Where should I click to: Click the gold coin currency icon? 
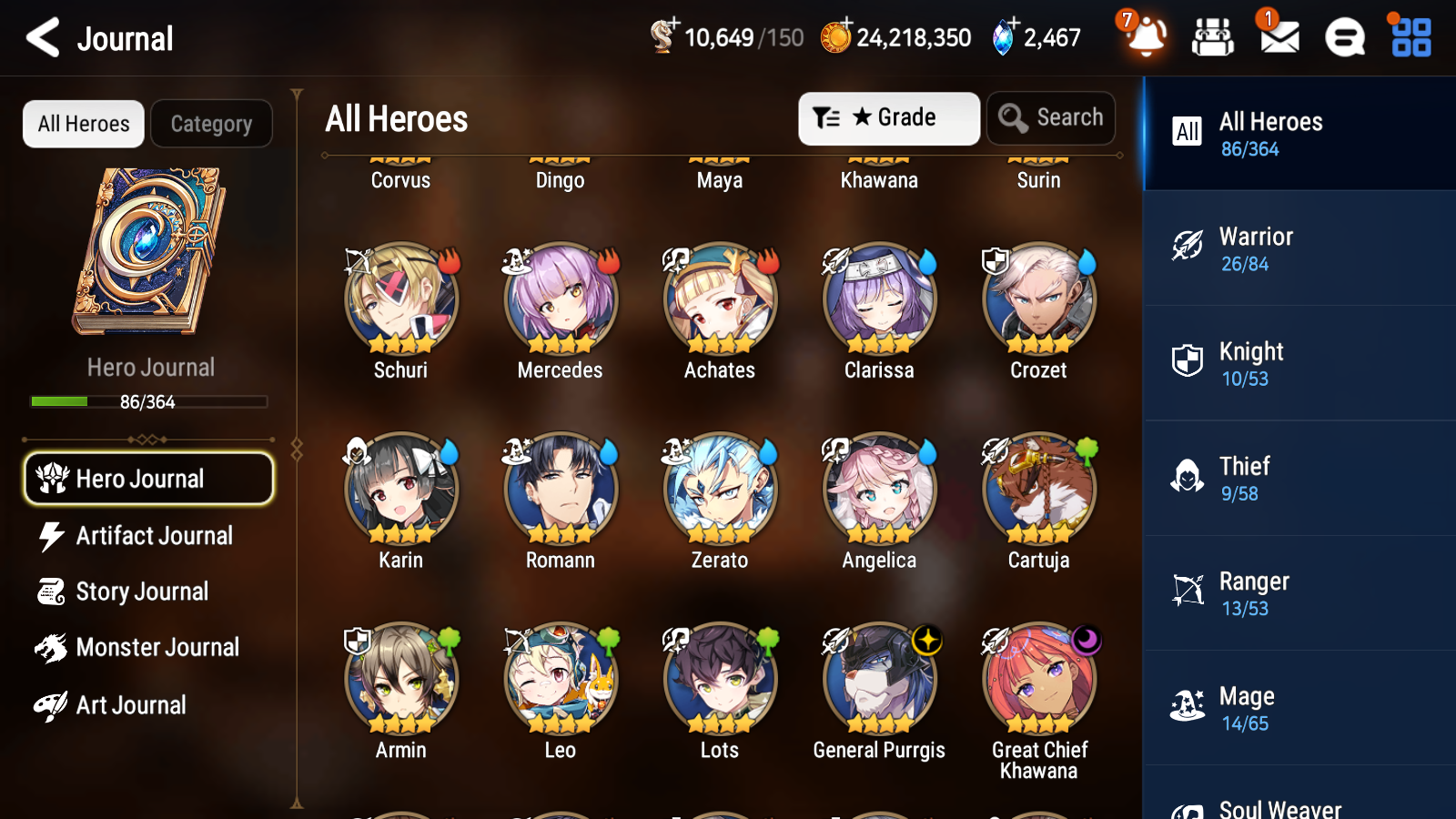point(837,37)
